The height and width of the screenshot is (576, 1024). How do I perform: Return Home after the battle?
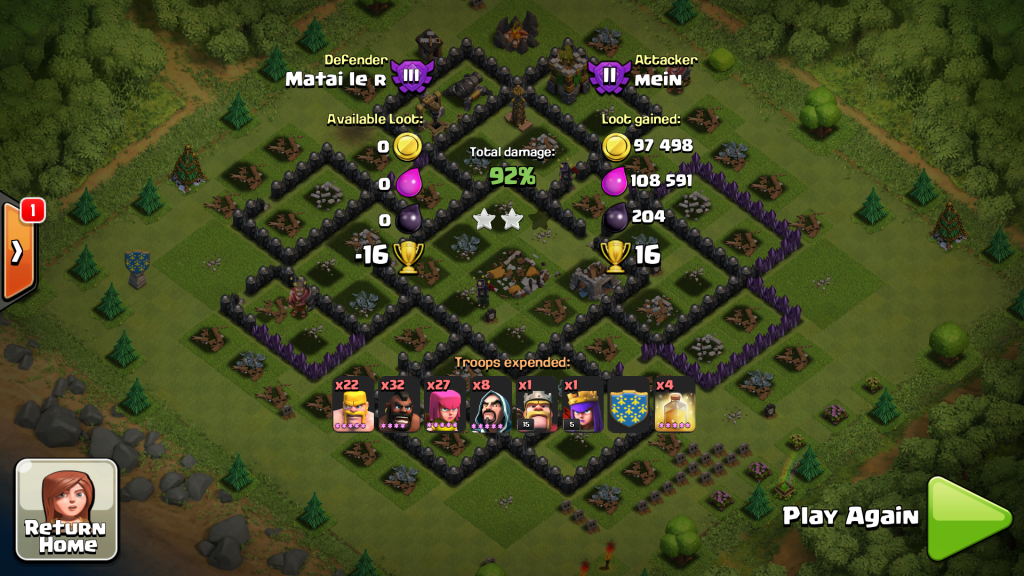(x=66, y=509)
